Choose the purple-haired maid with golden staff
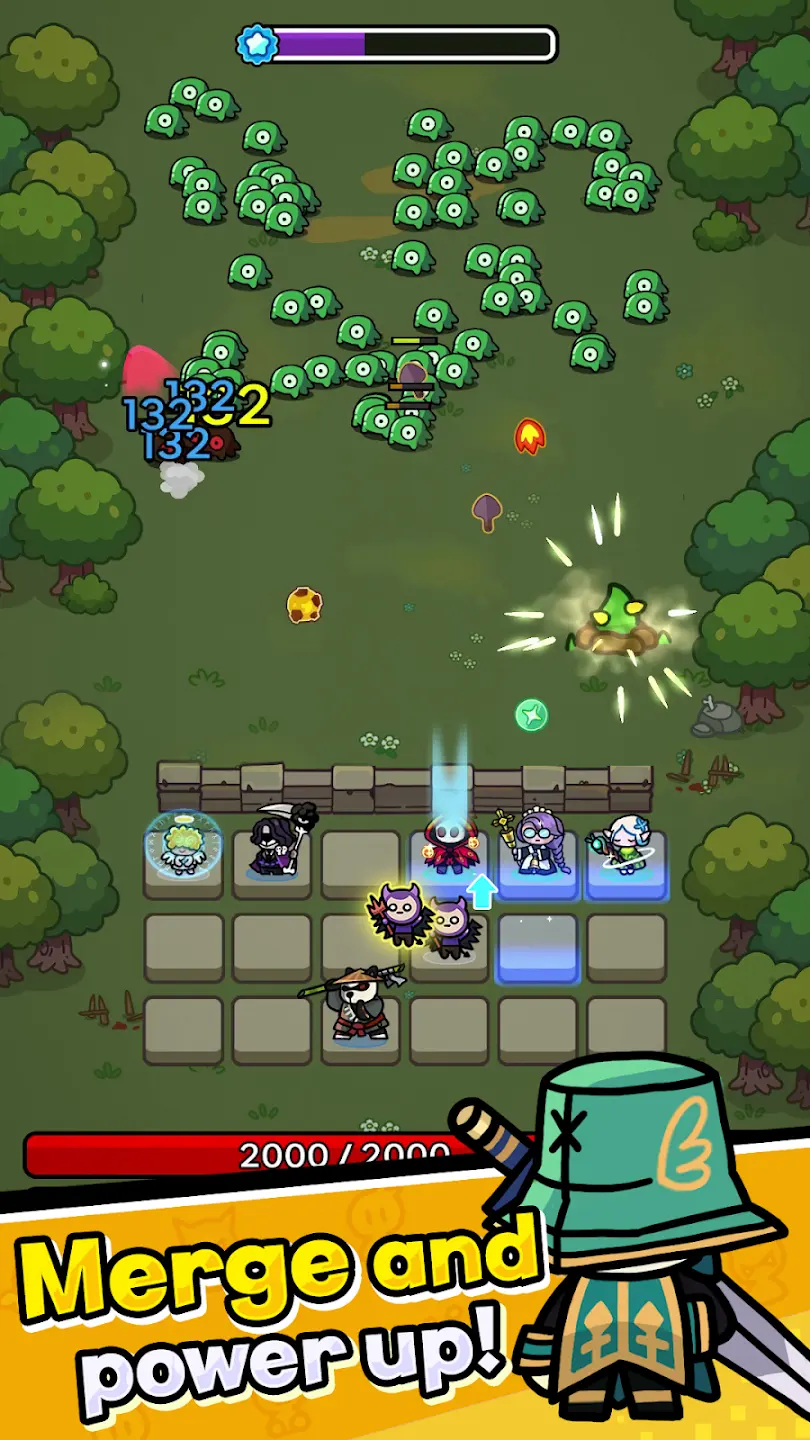This screenshot has height=1440, width=810. pyautogui.click(x=536, y=845)
